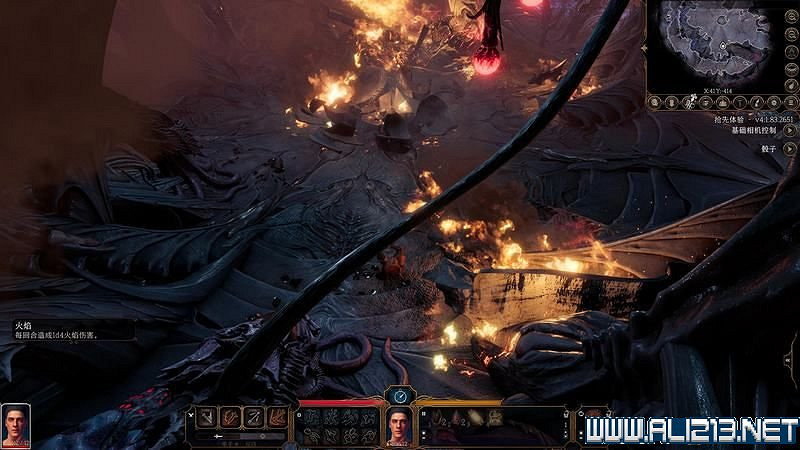Expand the 基础相机控制 tutorial entry

coord(789,129)
